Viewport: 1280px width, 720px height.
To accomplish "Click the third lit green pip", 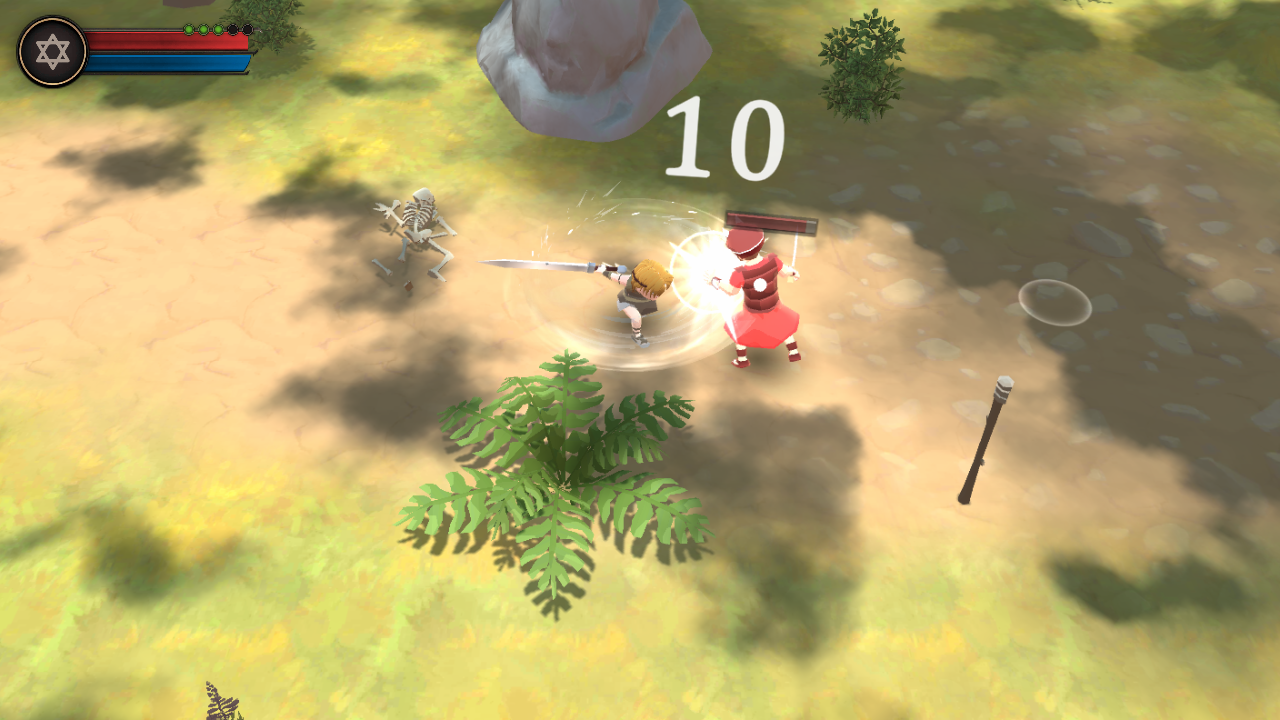I will coord(219,30).
